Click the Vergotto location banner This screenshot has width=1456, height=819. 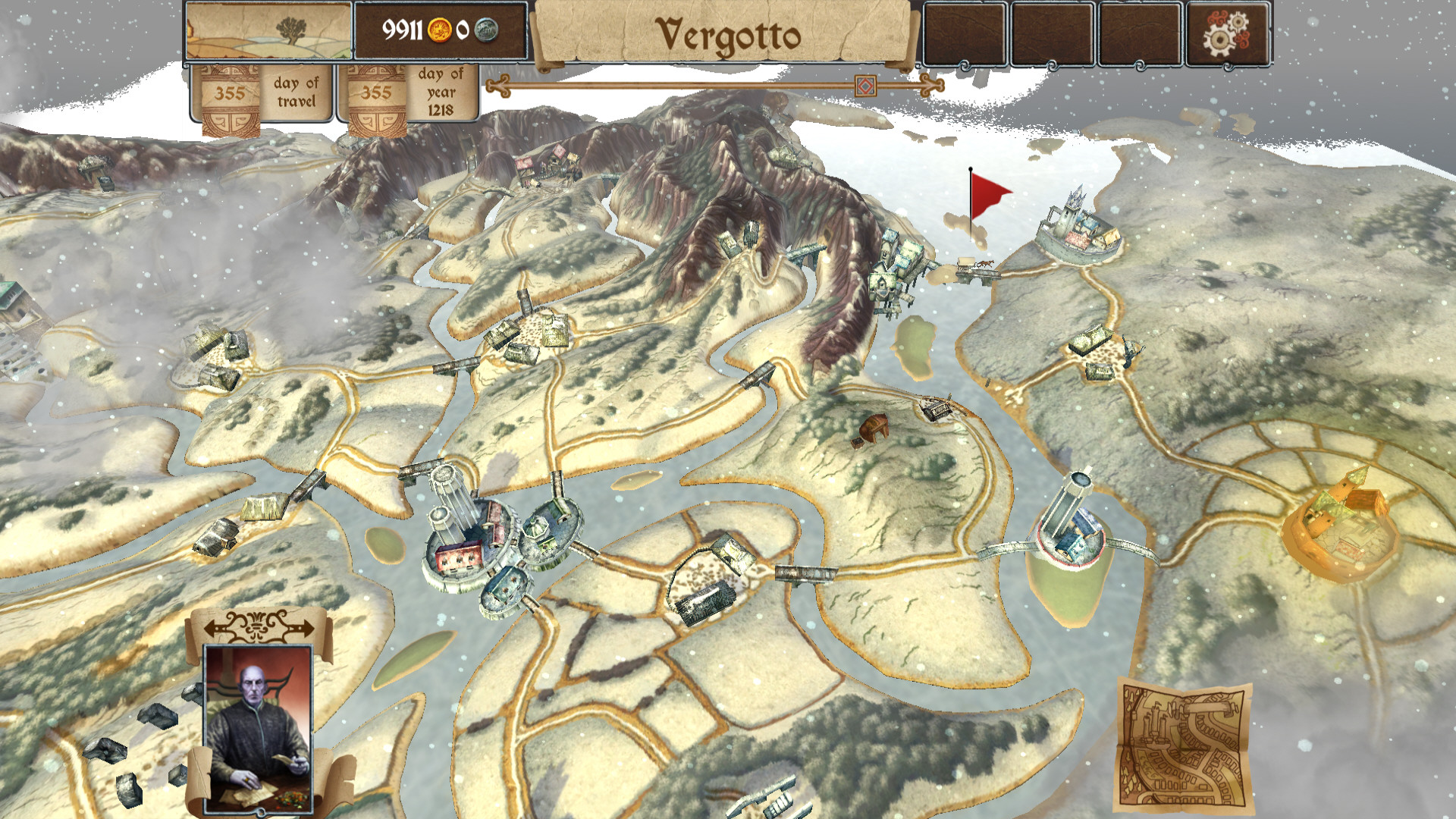point(726,36)
